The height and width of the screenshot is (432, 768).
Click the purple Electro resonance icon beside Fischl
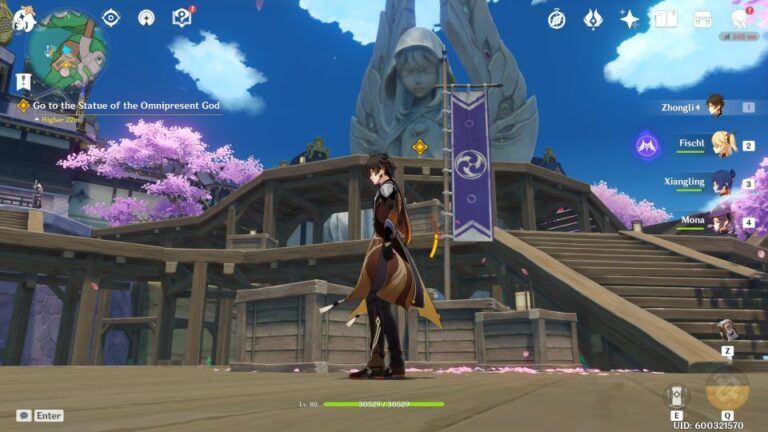tap(646, 146)
